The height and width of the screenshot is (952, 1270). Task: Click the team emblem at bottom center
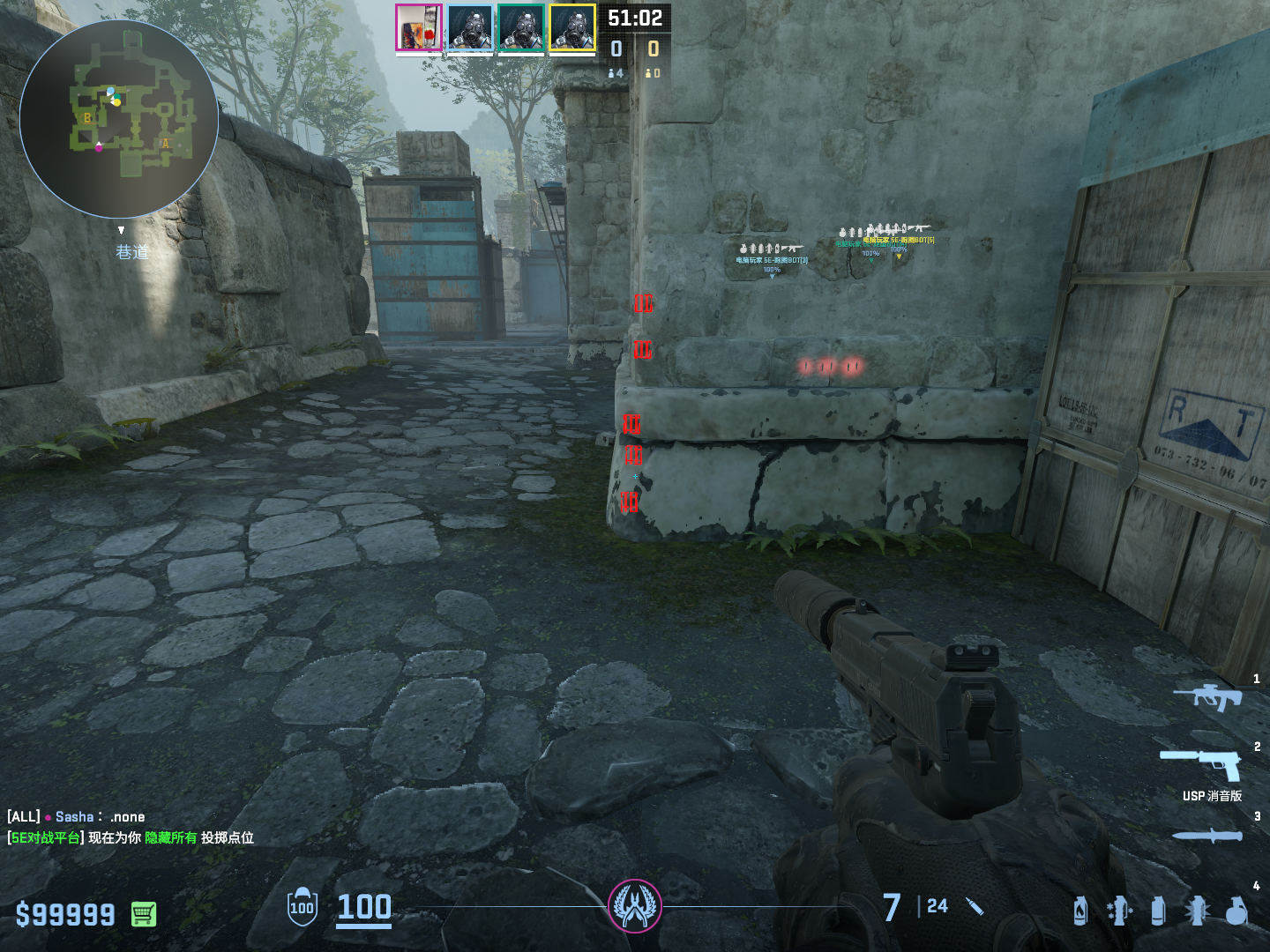[x=635, y=905]
